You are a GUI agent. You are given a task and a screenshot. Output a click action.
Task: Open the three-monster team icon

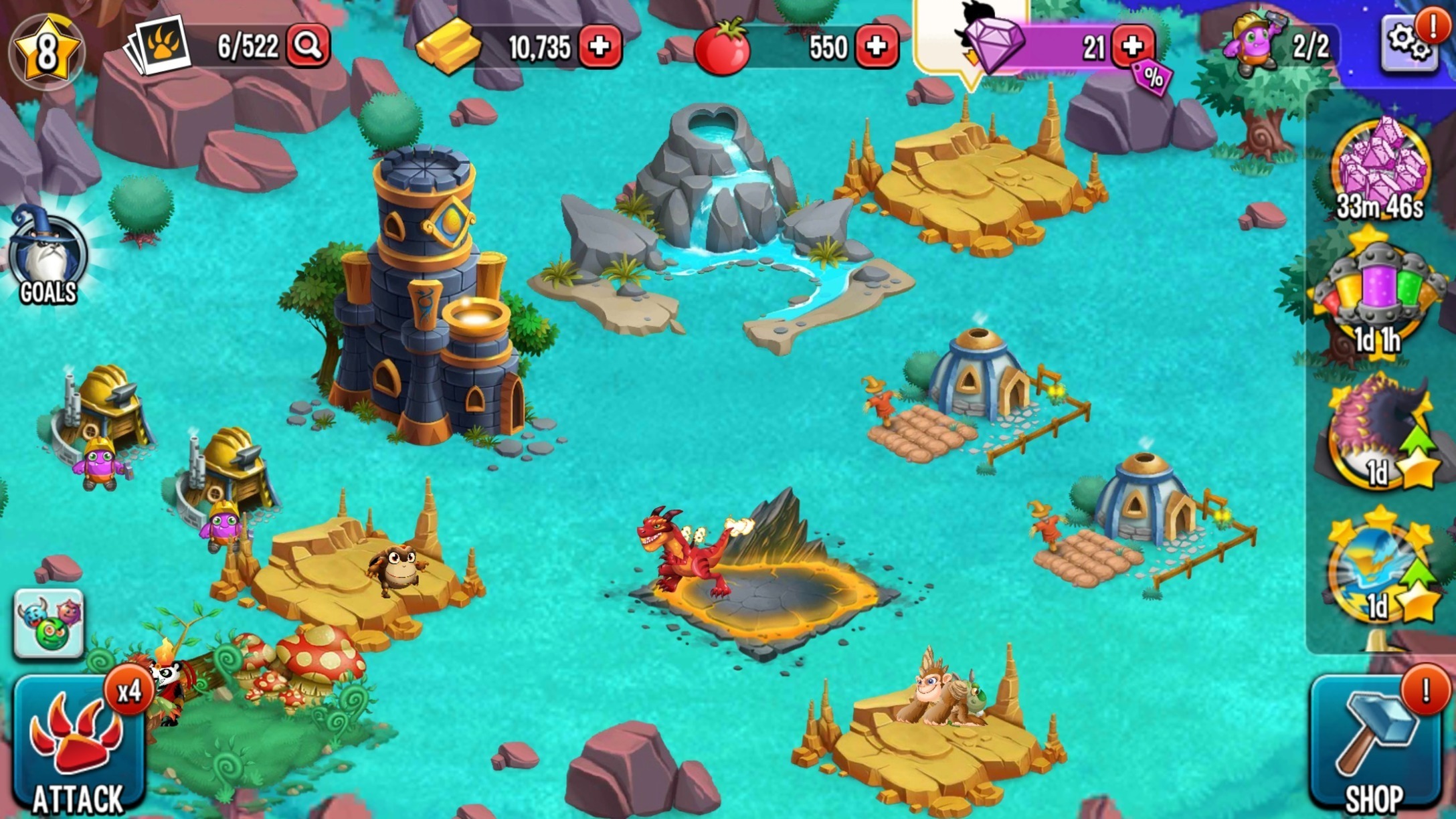click(49, 624)
